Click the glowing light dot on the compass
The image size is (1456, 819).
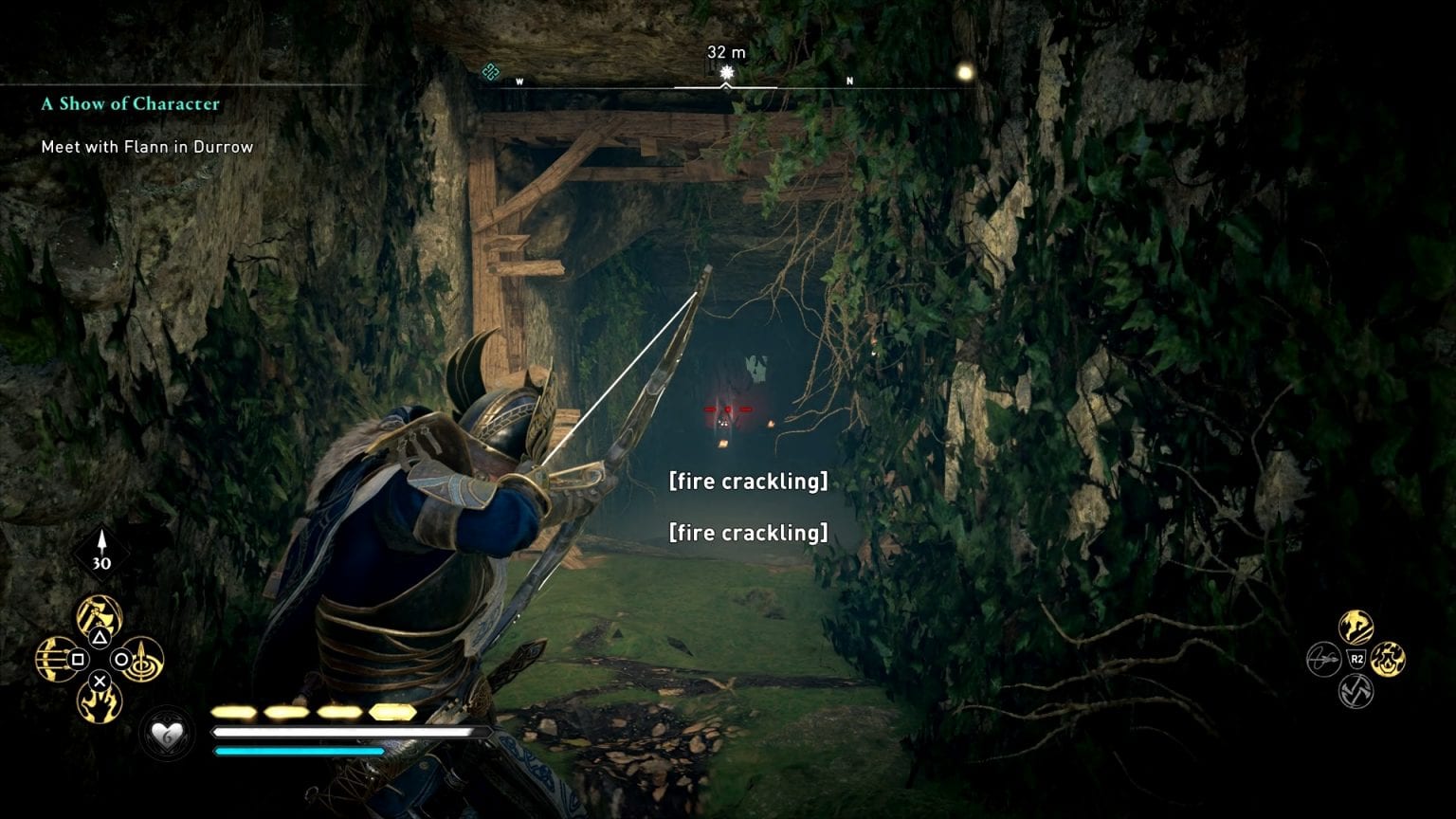(x=964, y=70)
